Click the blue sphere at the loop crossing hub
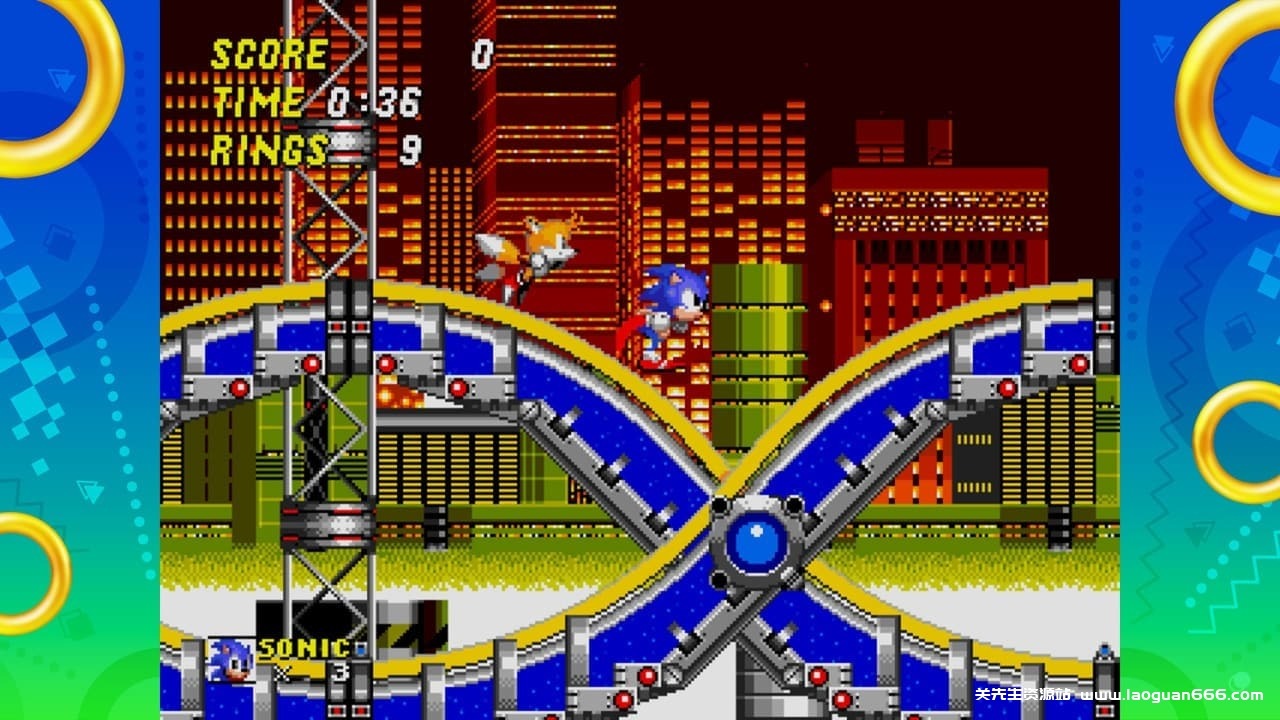This screenshot has height=720, width=1280. click(757, 541)
